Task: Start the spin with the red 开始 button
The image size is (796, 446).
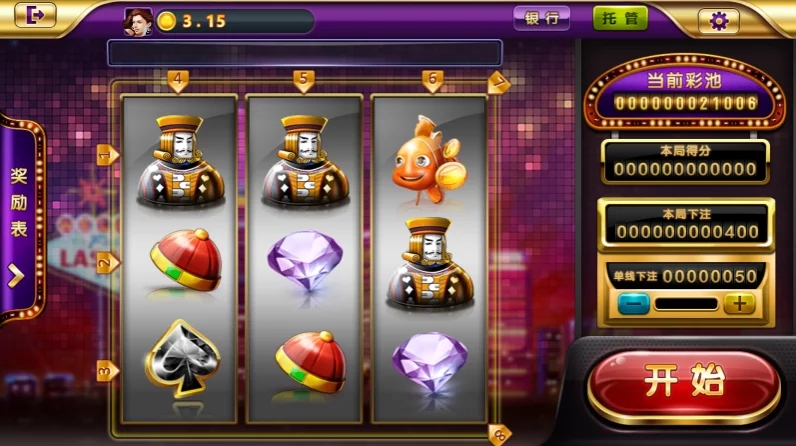Action: [x=683, y=385]
